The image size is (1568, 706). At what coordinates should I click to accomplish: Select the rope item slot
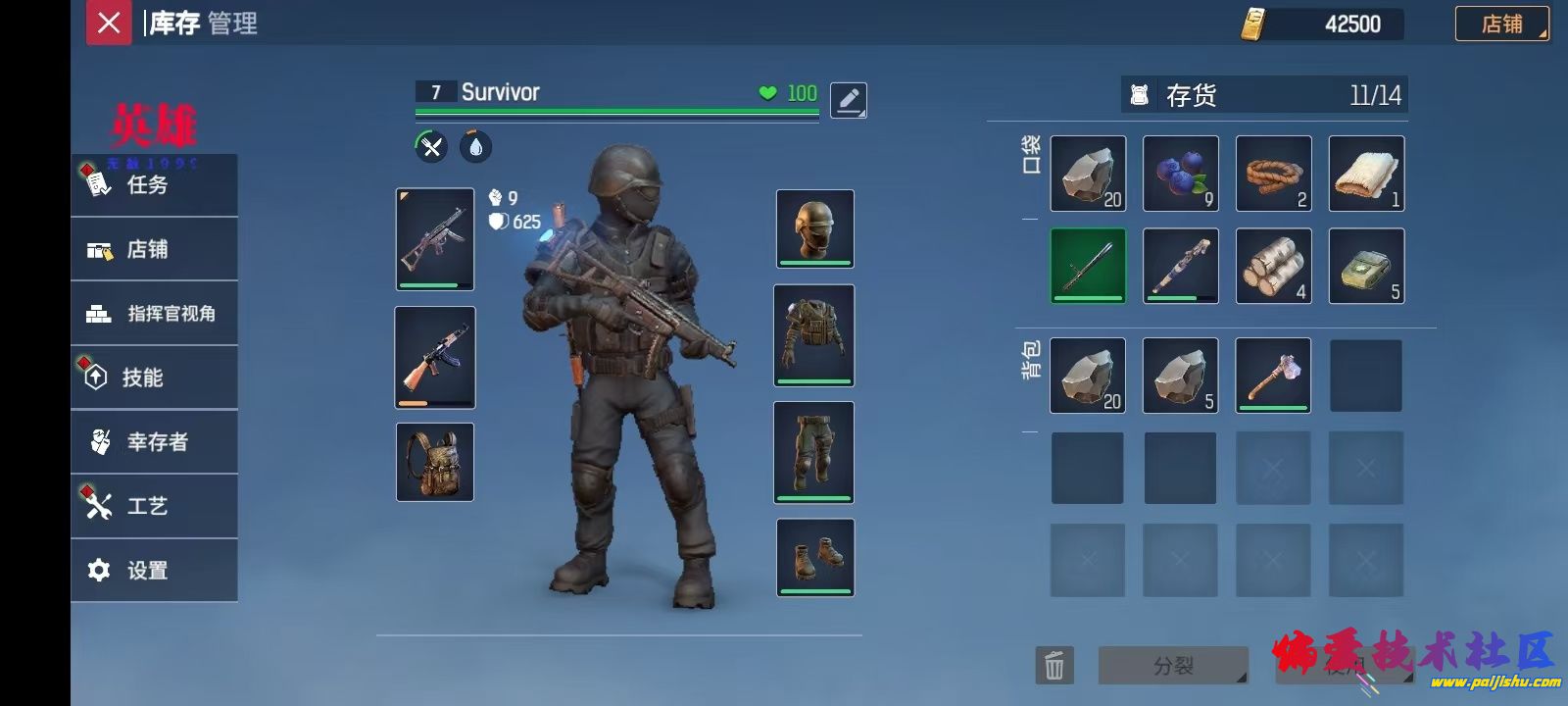(x=1273, y=174)
